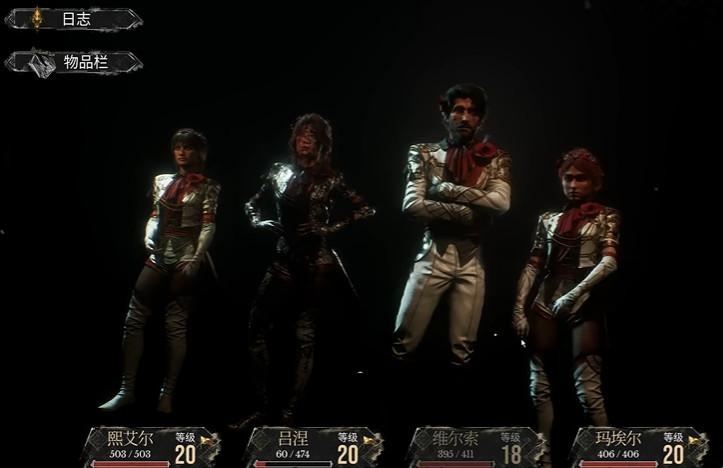Choose 维尔索's character panel

coord(477,446)
